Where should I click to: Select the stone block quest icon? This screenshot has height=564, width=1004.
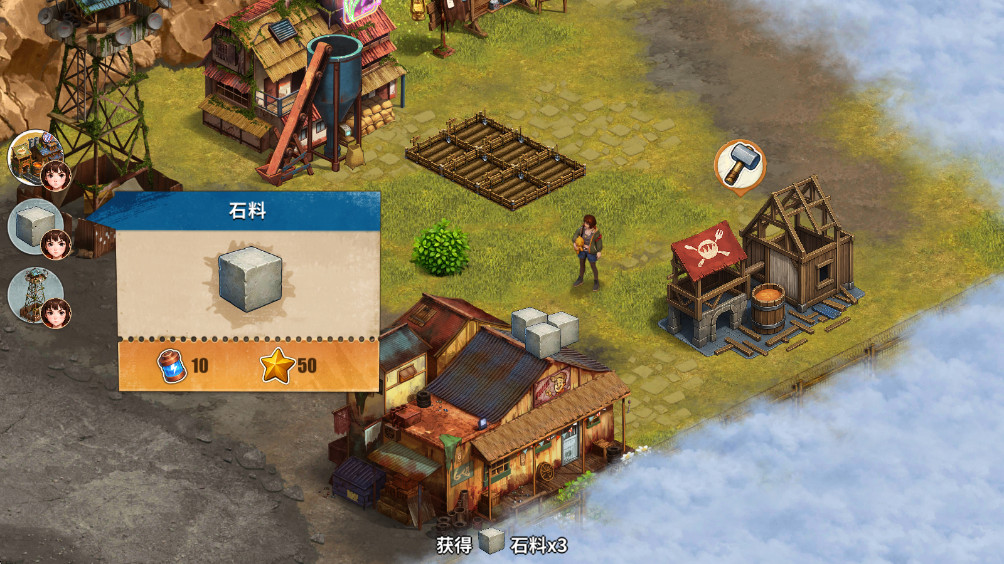tap(36, 226)
